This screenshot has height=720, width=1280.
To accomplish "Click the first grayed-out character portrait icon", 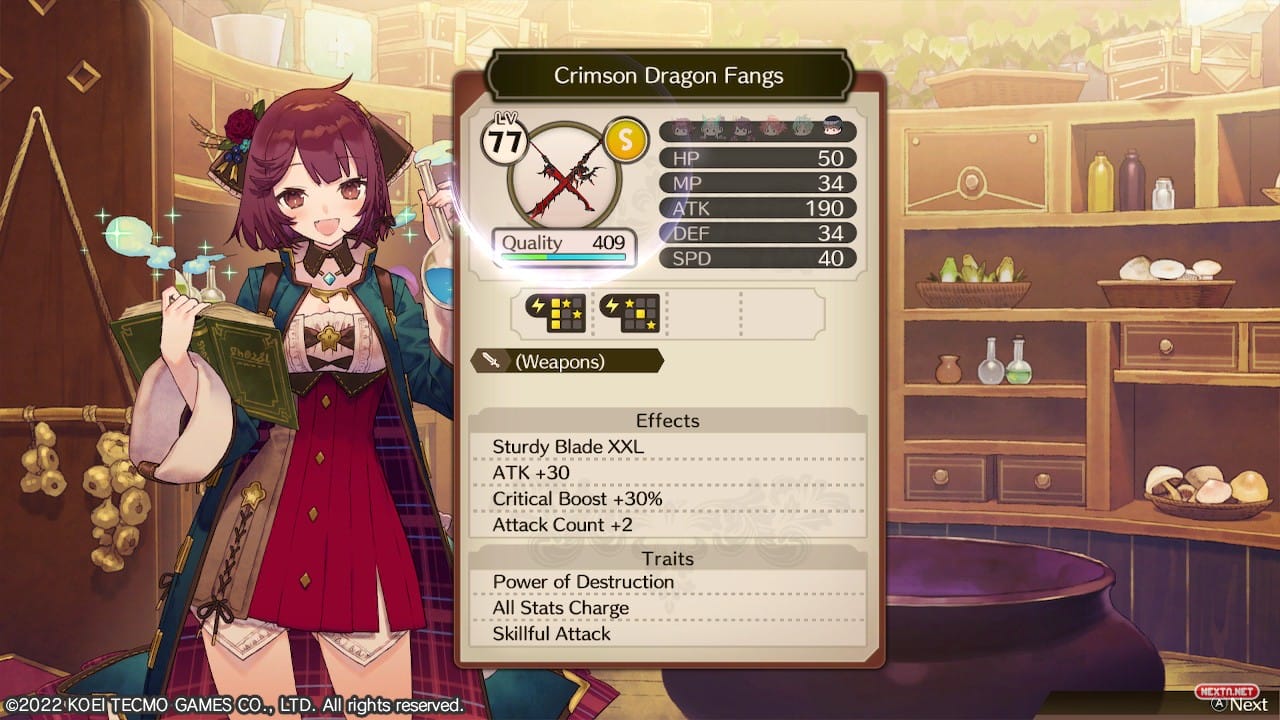I will tap(683, 129).
